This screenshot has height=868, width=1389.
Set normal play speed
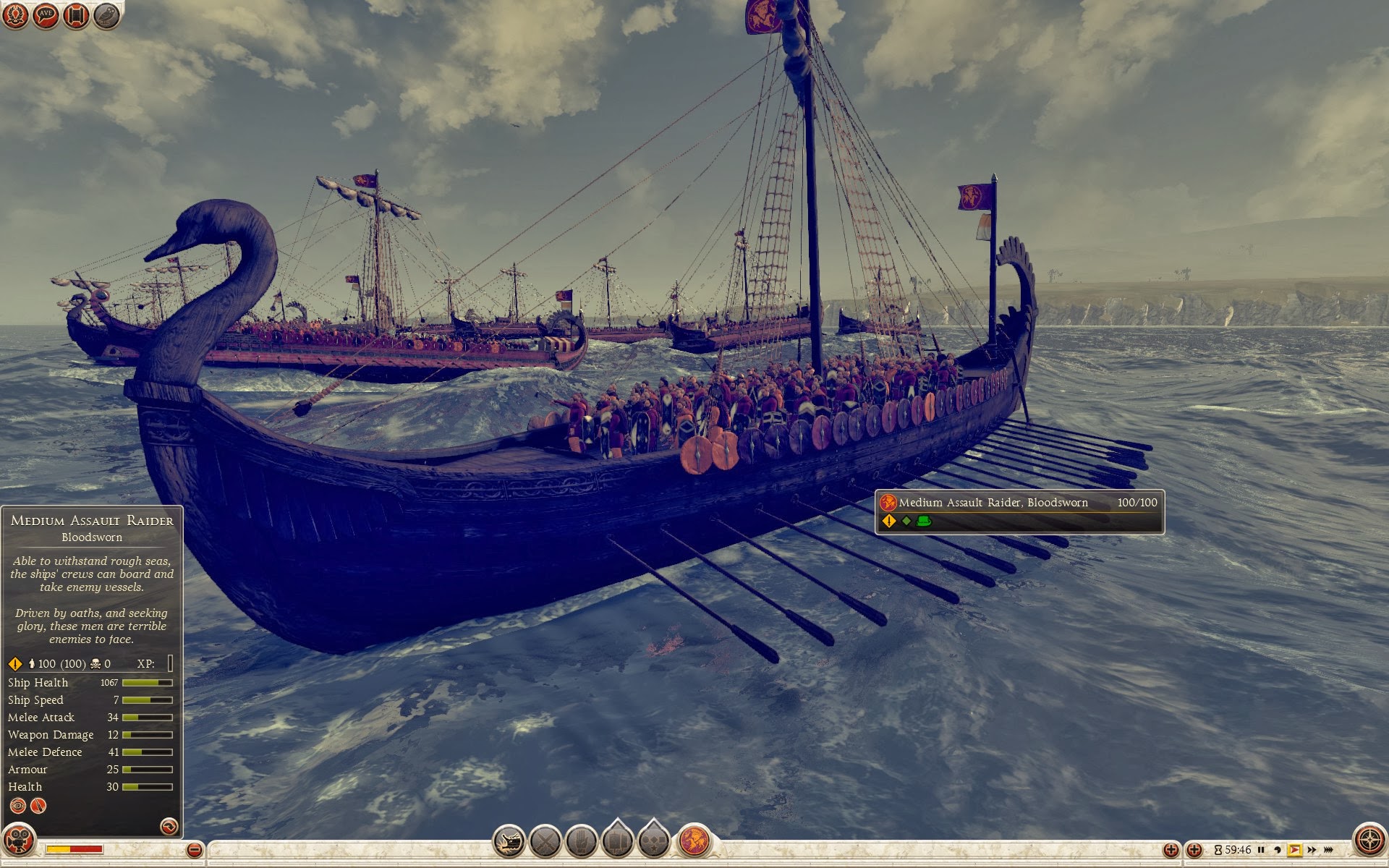click(x=1295, y=850)
